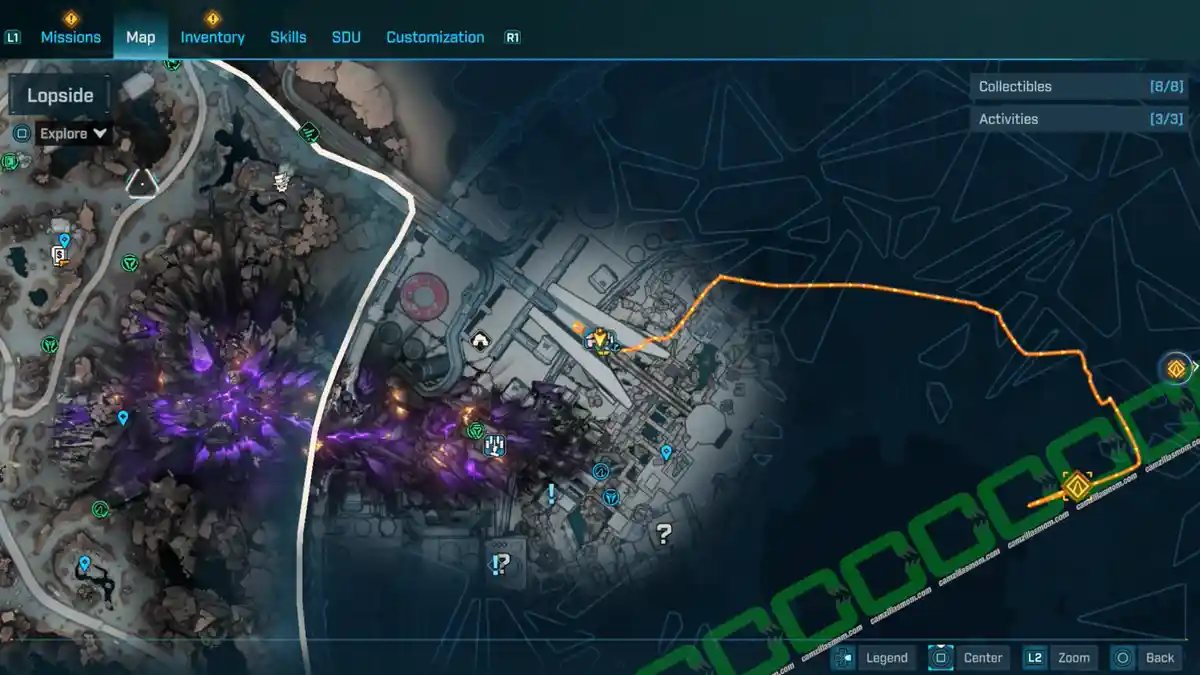Open the Customization tab

pos(435,37)
